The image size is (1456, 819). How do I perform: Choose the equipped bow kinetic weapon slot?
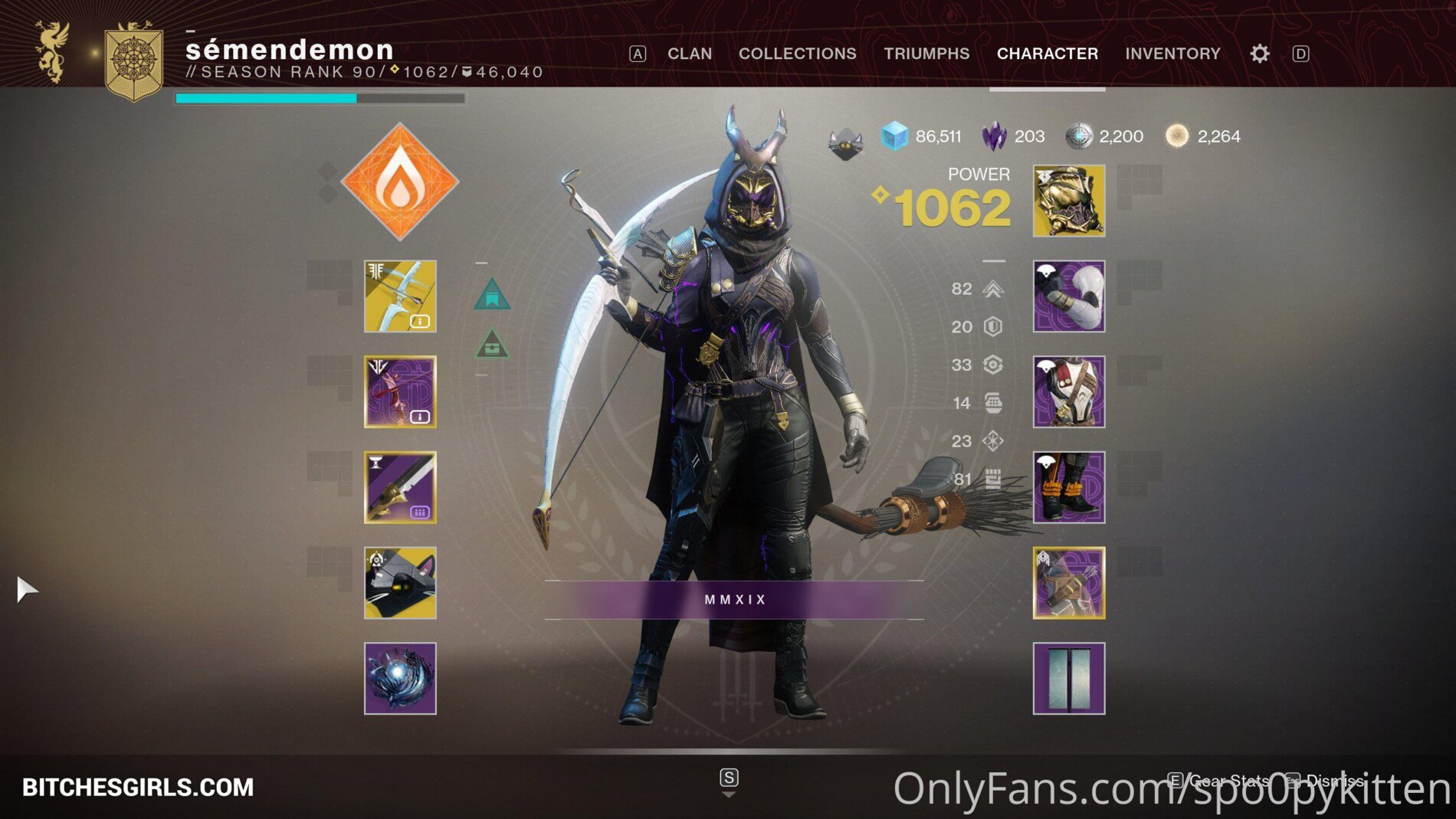[400, 296]
